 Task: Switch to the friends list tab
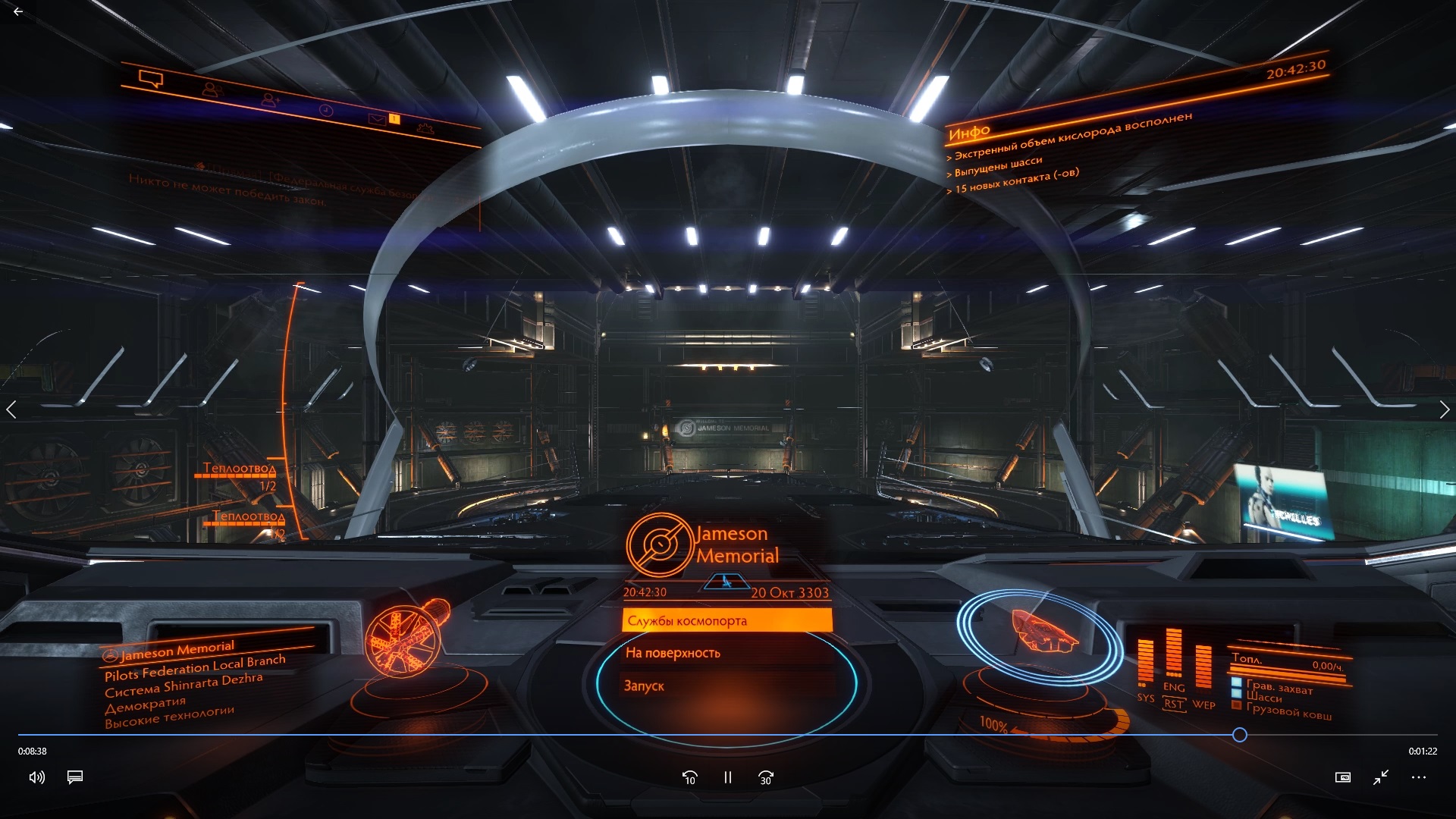click(212, 89)
